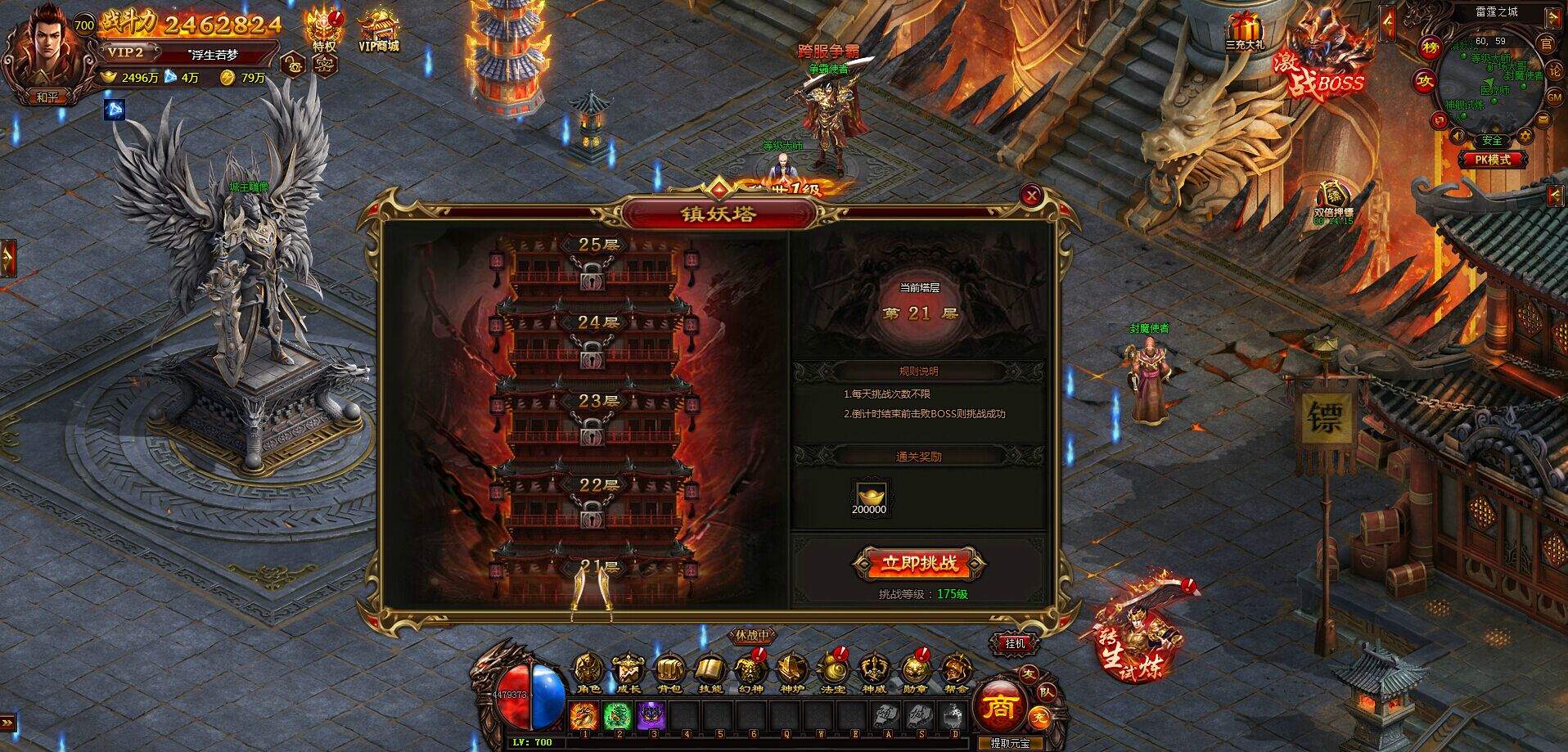Open the 角色 character panel
Screen dimensions: 1568x752
[x=588, y=672]
